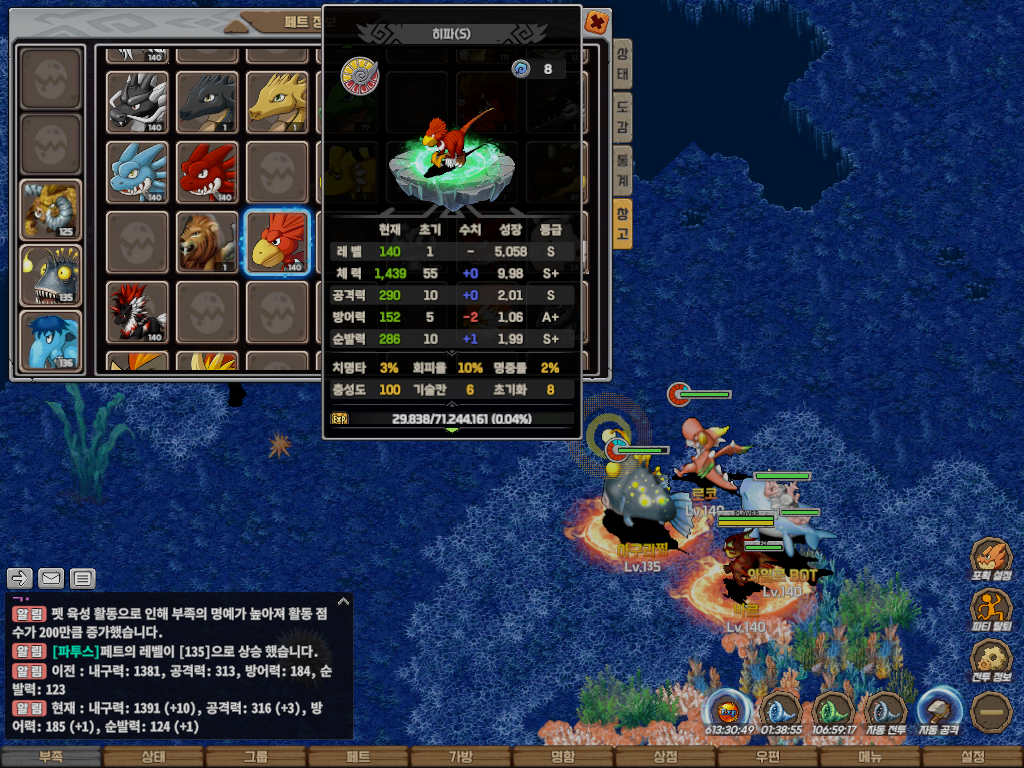
Task: Select the red bird pet slot
Action: pyautogui.click(x=277, y=243)
